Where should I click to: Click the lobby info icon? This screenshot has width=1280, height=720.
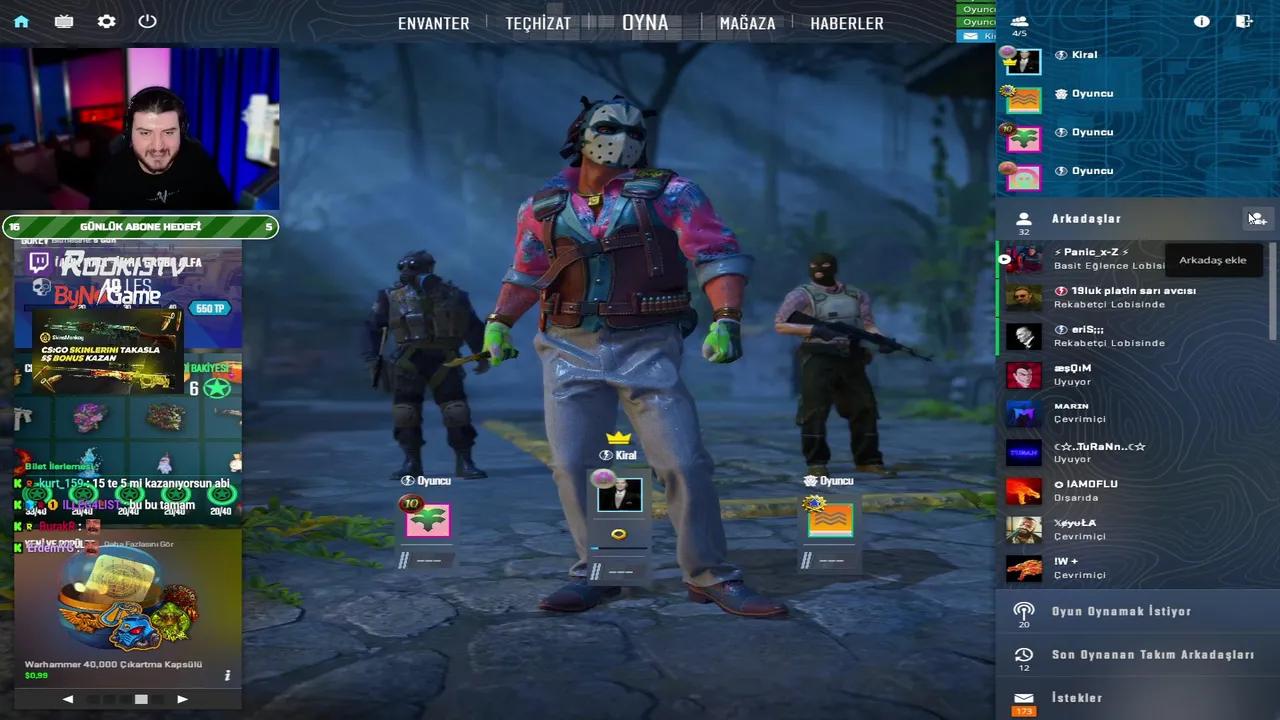[x=1201, y=20]
